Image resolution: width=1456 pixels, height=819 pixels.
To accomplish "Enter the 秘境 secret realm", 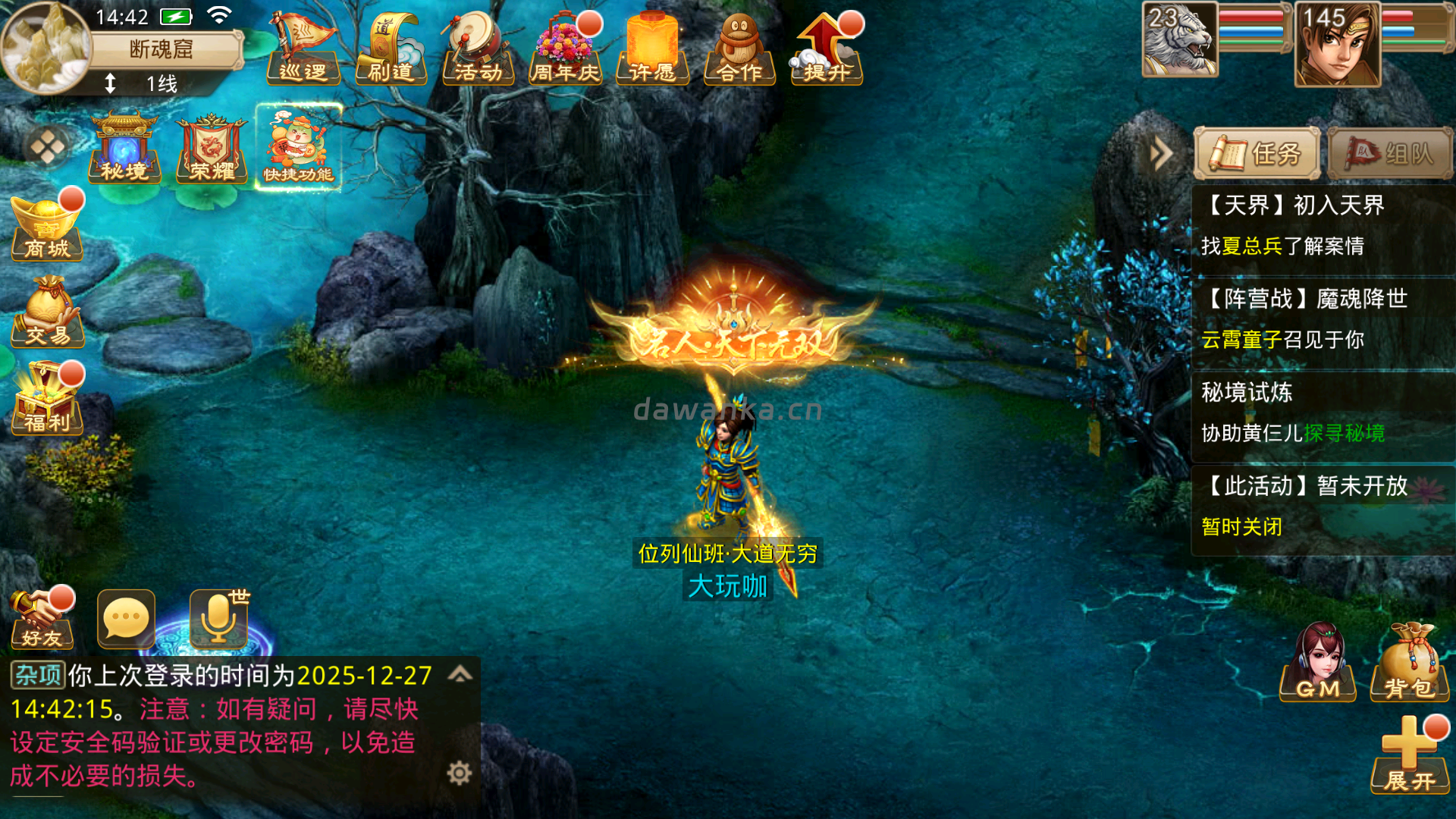I will [x=124, y=148].
